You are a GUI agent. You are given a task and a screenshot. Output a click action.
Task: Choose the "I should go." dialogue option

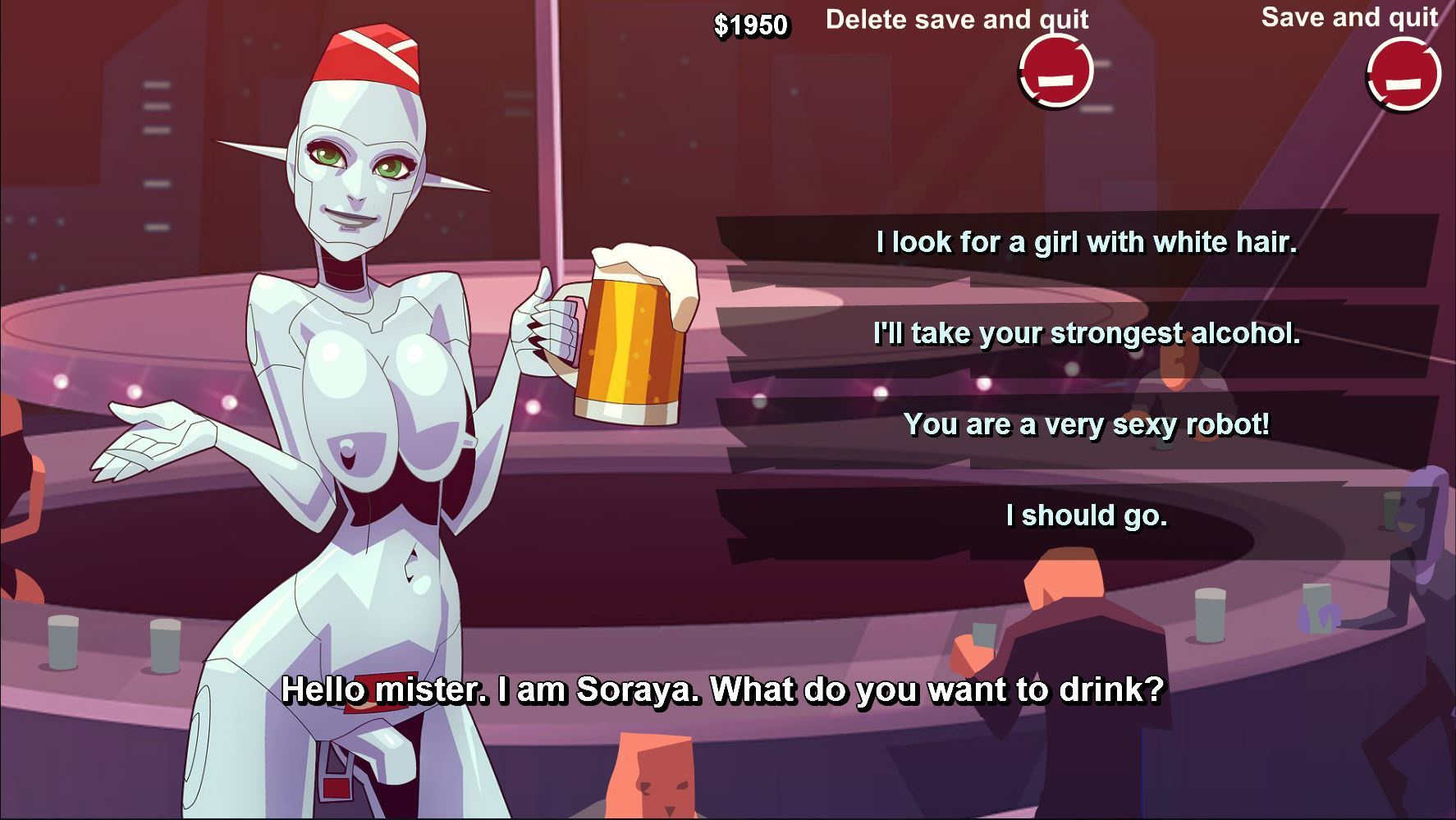pyautogui.click(x=1086, y=516)
